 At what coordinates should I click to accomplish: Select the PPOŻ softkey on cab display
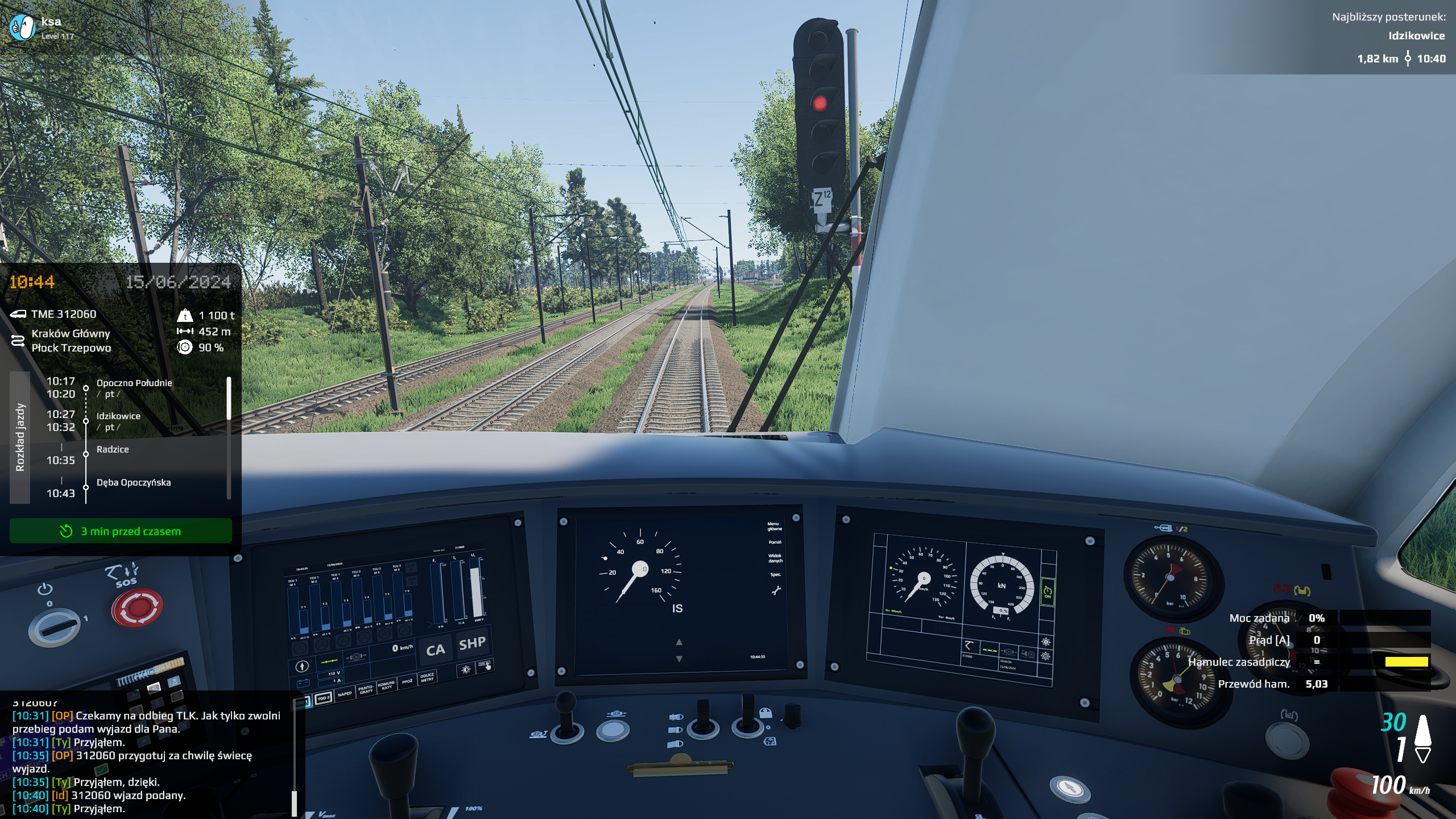pos(407,681)
